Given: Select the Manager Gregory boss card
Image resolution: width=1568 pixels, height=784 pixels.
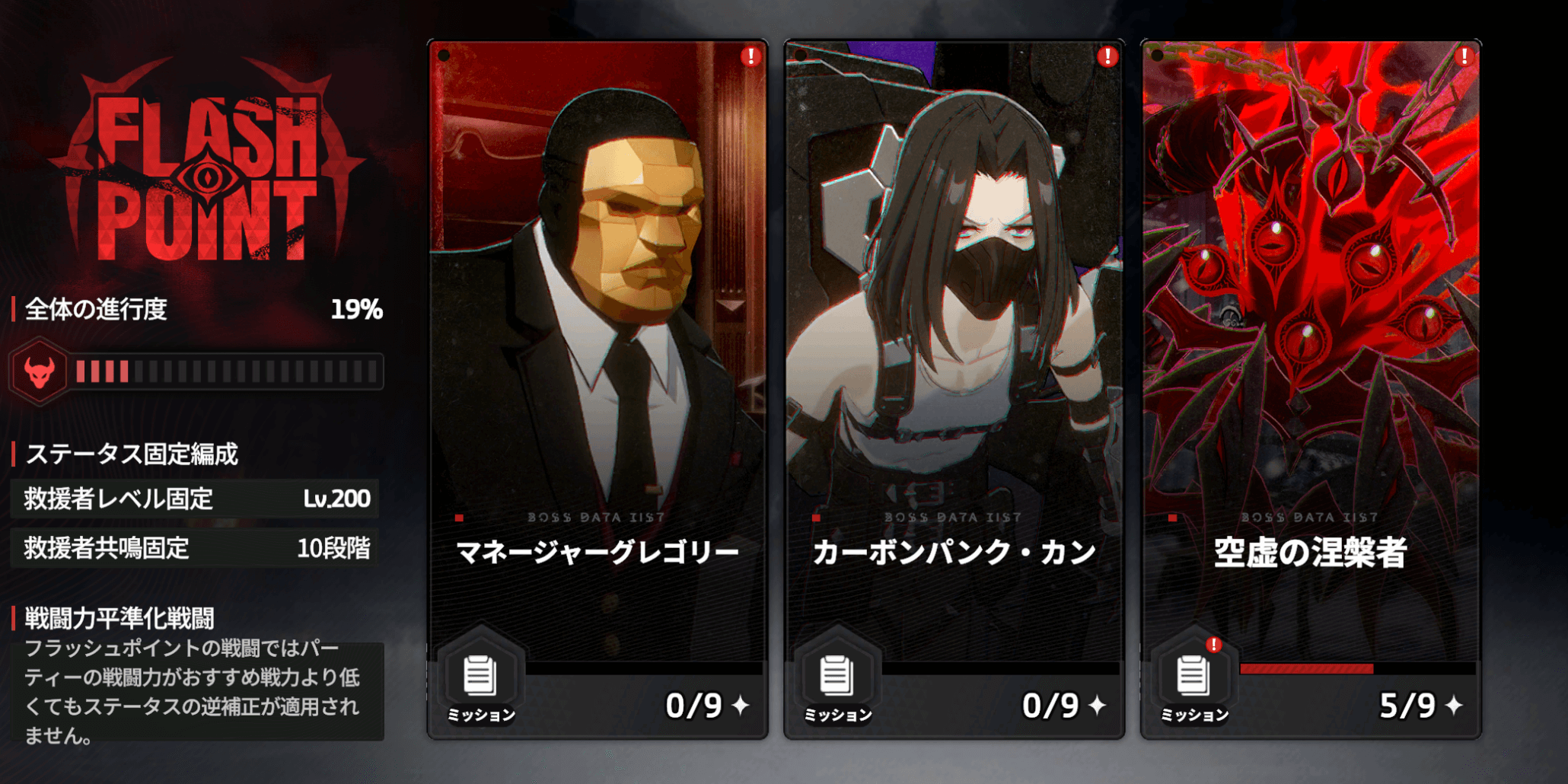Looking at the screenshot, I should pos(598,304).
